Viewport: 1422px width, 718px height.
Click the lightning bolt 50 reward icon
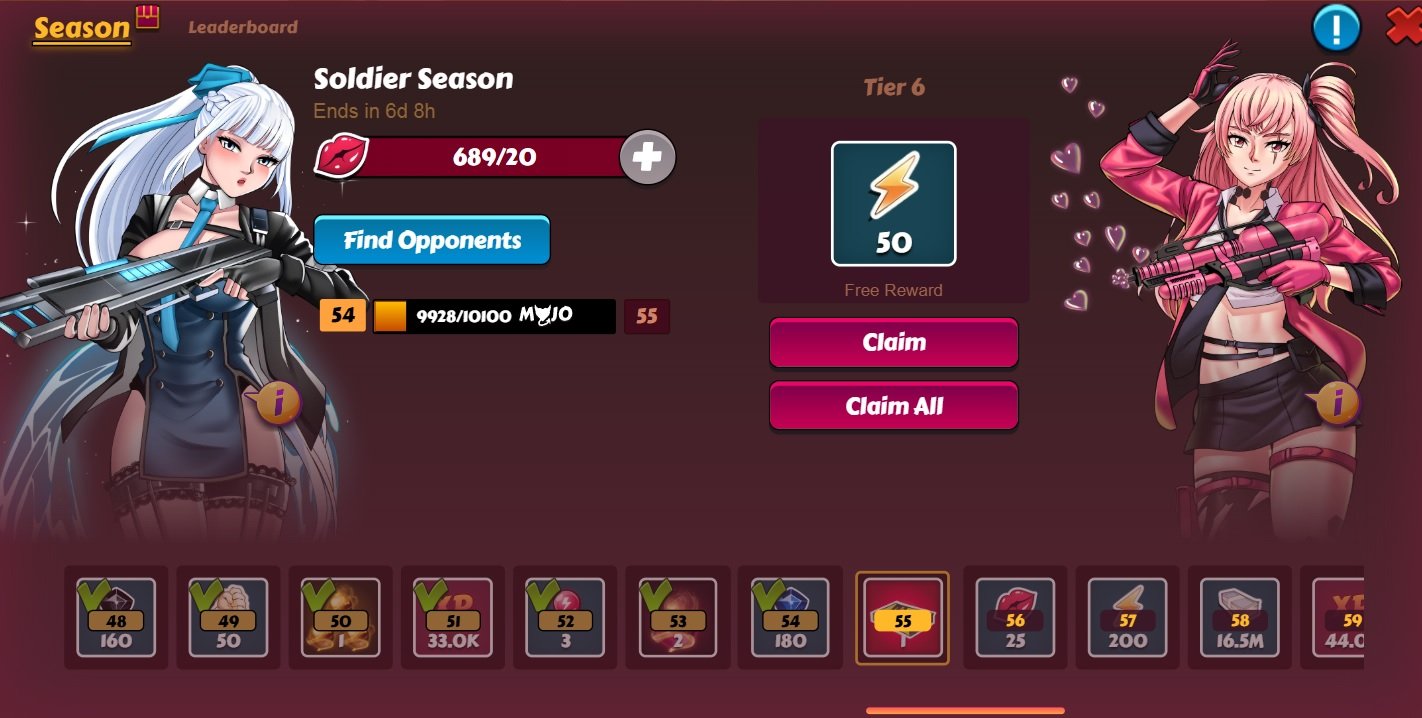(893, 204)
